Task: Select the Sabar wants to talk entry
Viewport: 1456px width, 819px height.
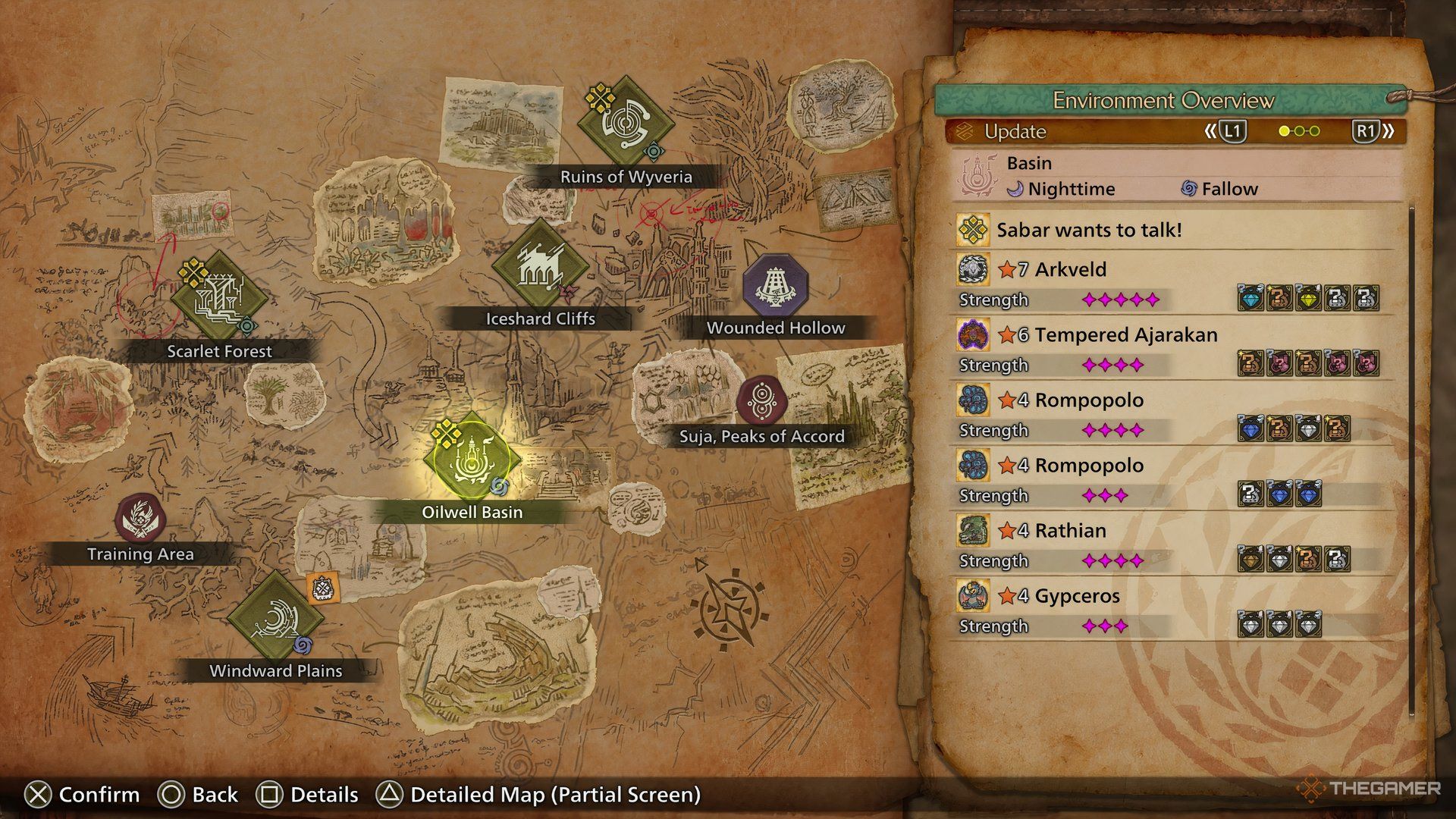Action: [x=1088, y=231]
